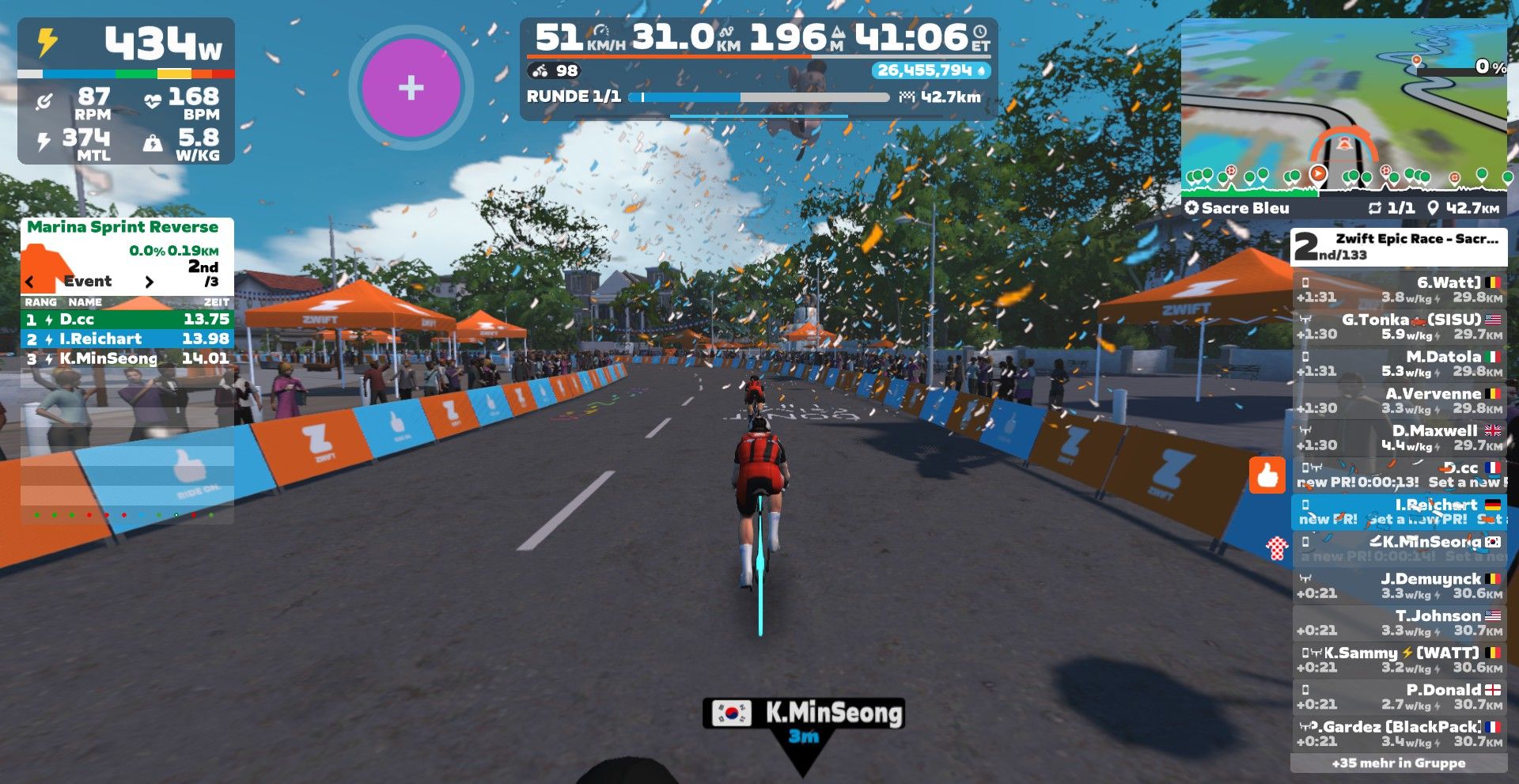The image size is (1519, 784).
Task: Click the purple power-up plus circle
Action: coord(411,87)
